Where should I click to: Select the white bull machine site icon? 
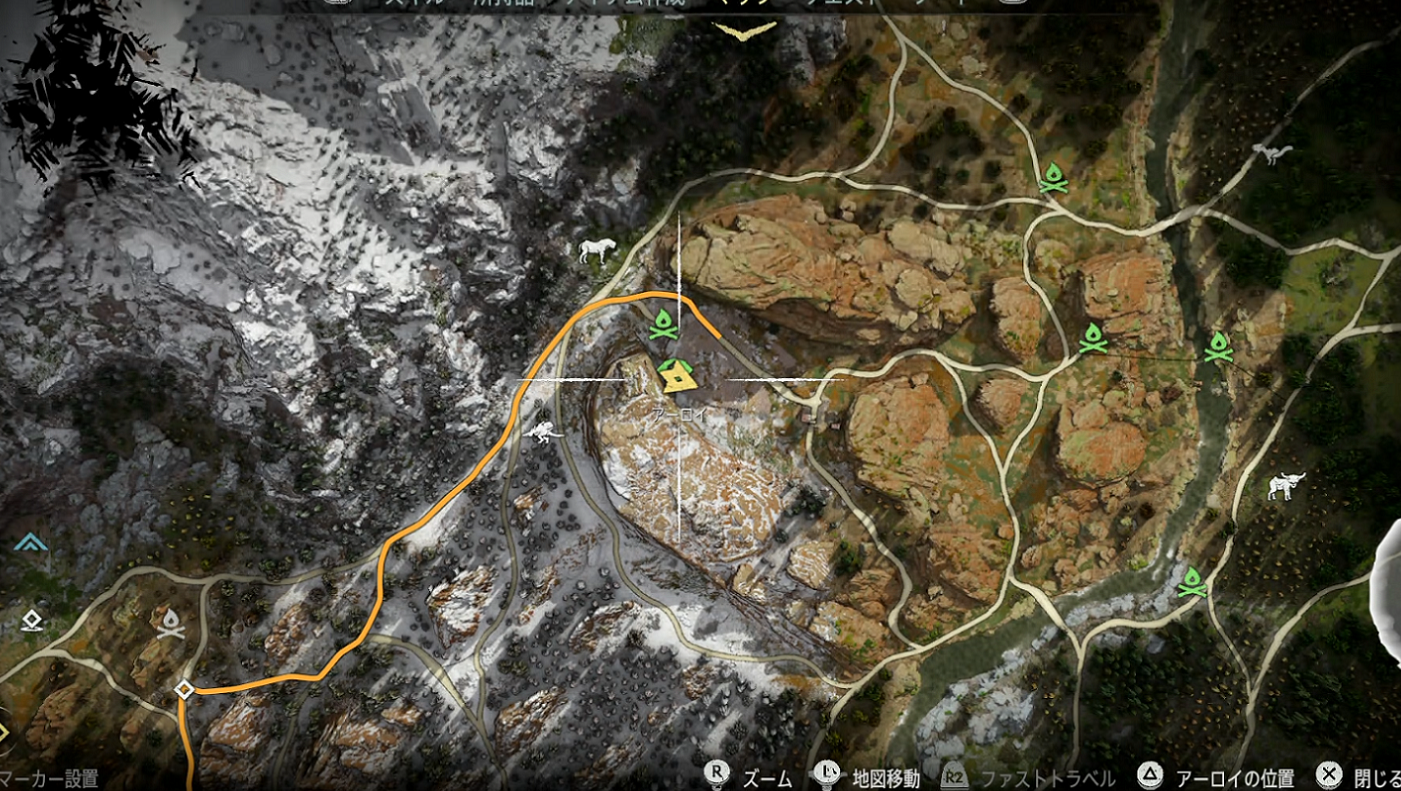pos(1286,487)
